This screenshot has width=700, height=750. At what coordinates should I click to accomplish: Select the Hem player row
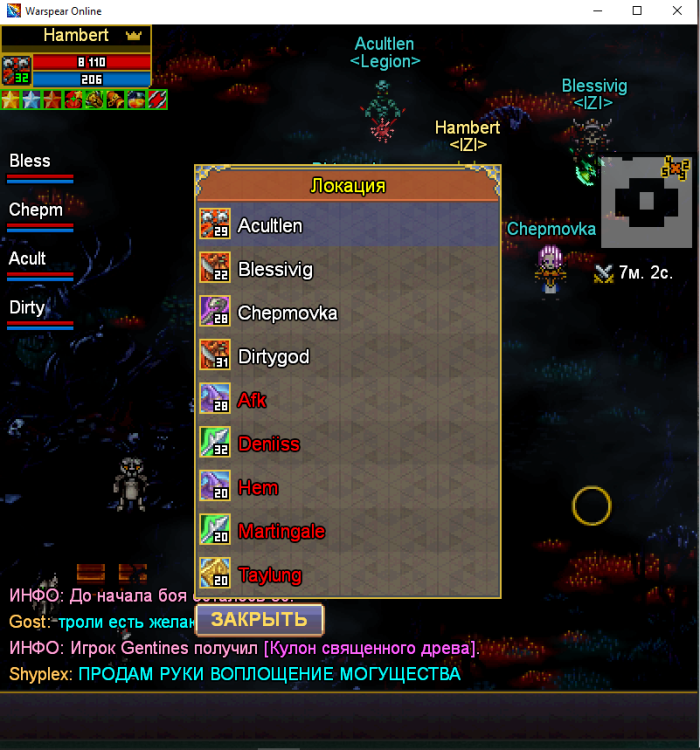pyautogui.click(x=347, y=488)
